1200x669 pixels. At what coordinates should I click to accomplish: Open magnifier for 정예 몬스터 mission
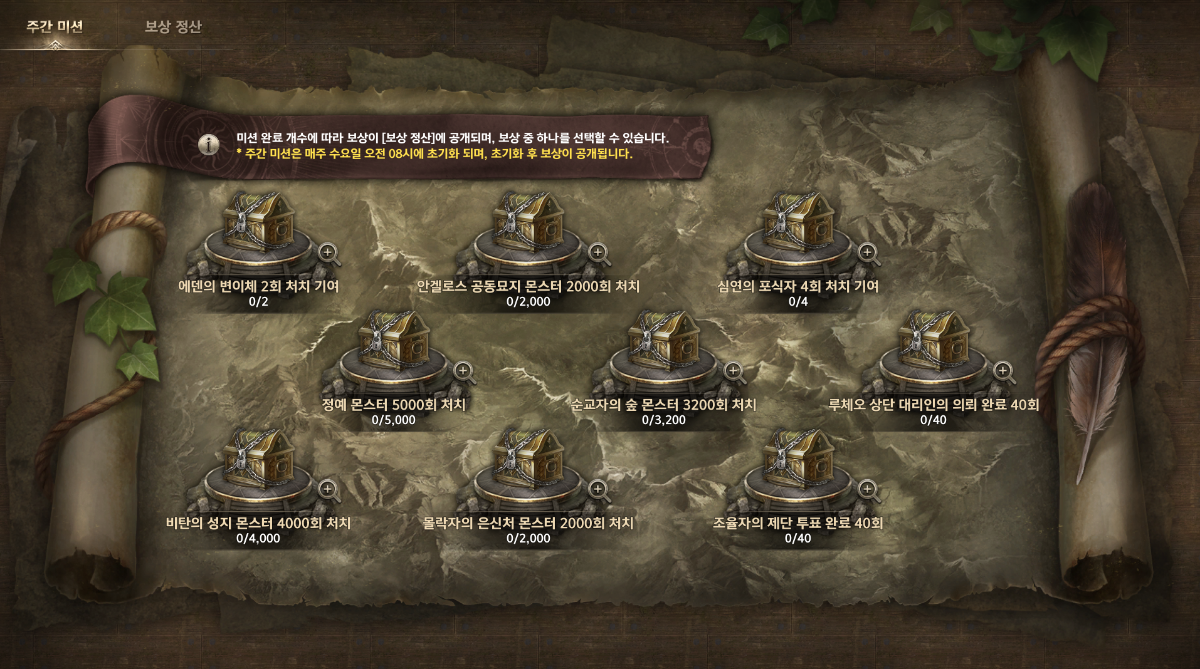coord(463,372)
